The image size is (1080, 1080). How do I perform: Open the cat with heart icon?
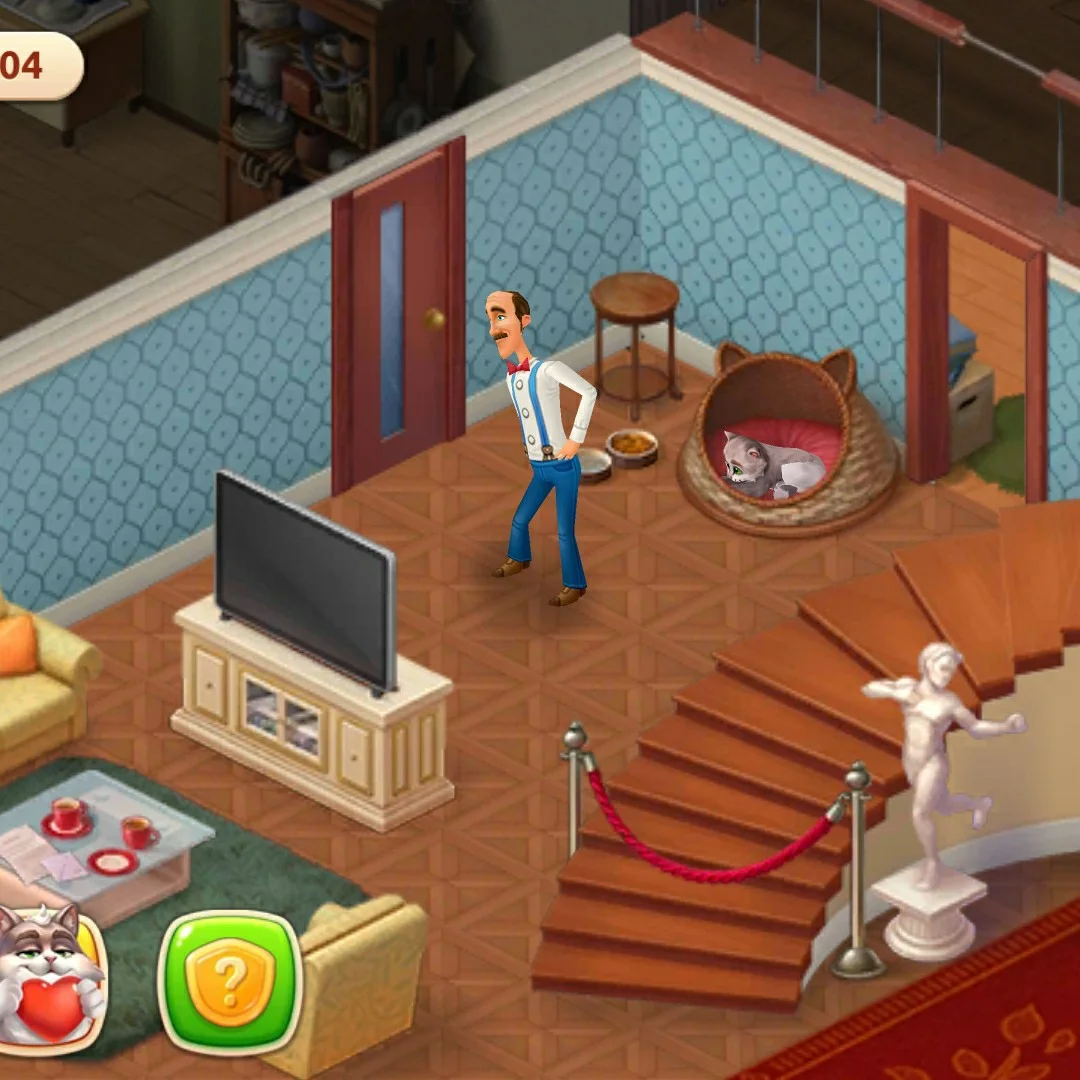click(x=48, y=975)
